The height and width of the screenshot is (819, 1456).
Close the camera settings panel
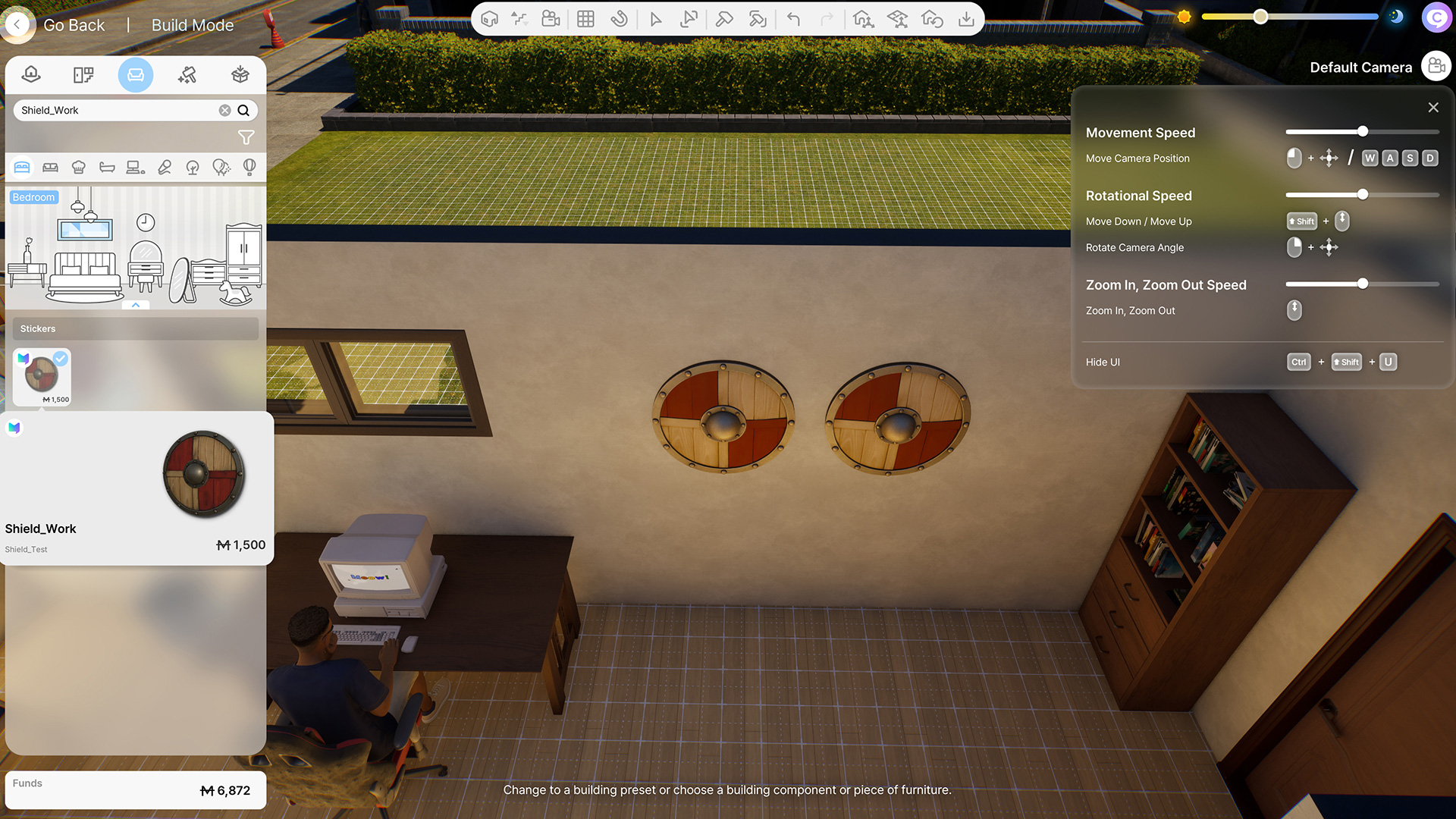click(x=1432, y=108)
